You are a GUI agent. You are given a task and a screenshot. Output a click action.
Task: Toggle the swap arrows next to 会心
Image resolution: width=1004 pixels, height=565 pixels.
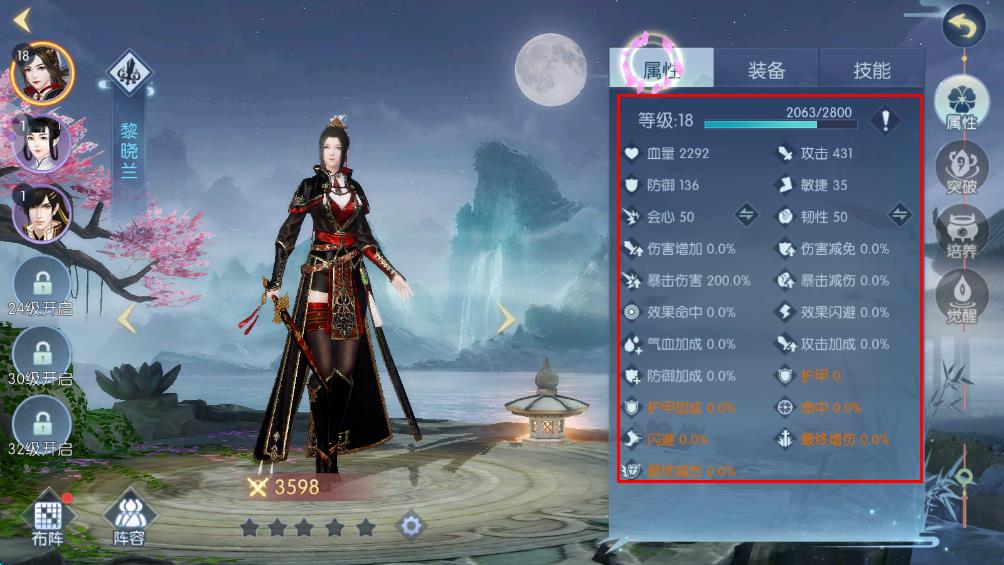[x=746, y=216]
